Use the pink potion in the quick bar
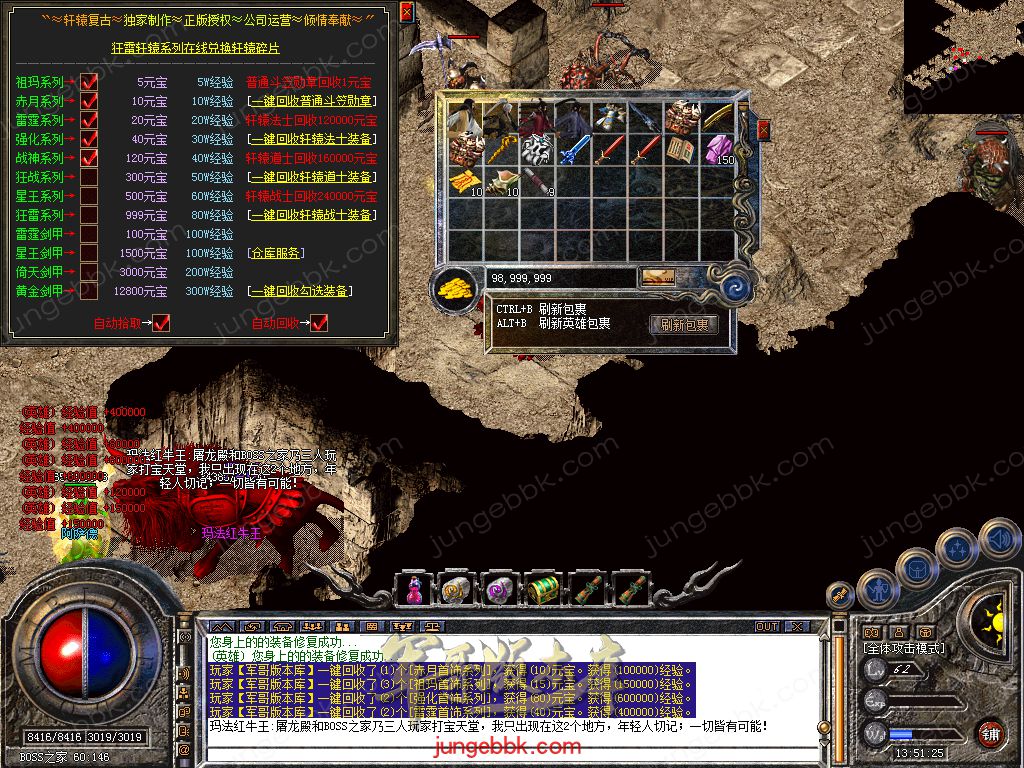Viewport: 1024px width, 768px height. tap(412, 589)
